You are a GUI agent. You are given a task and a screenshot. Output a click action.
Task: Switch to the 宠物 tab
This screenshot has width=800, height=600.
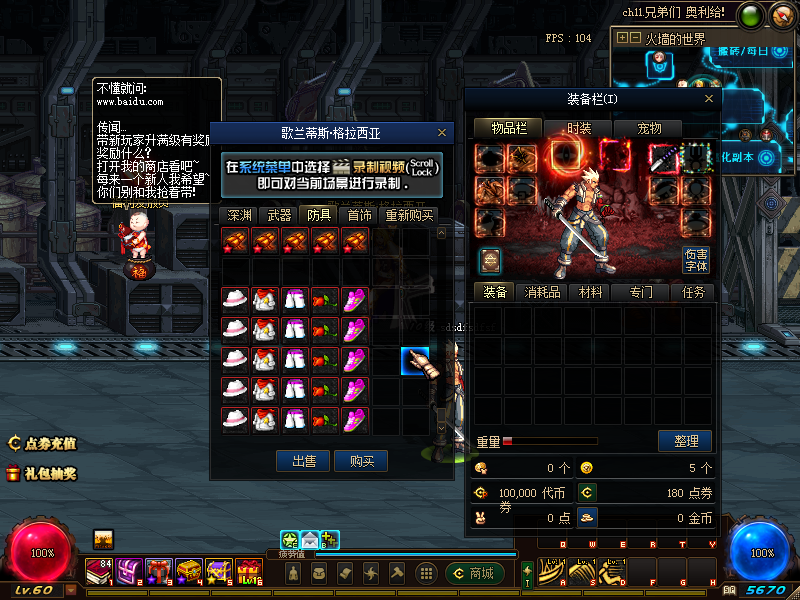pyautogui.click(x=650, y=128)
